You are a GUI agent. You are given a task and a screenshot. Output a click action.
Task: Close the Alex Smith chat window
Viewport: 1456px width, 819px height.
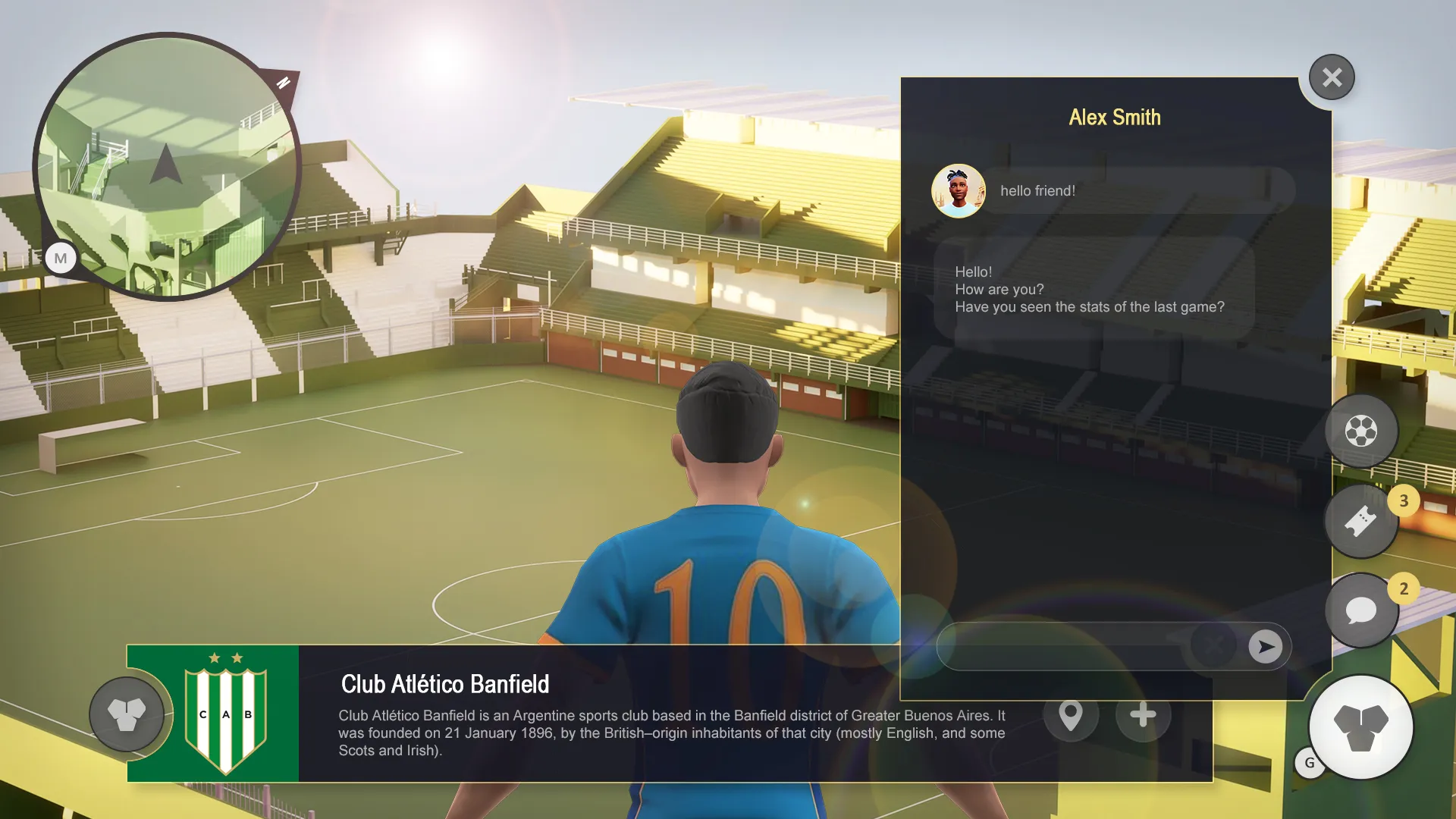click(1331, 77)
